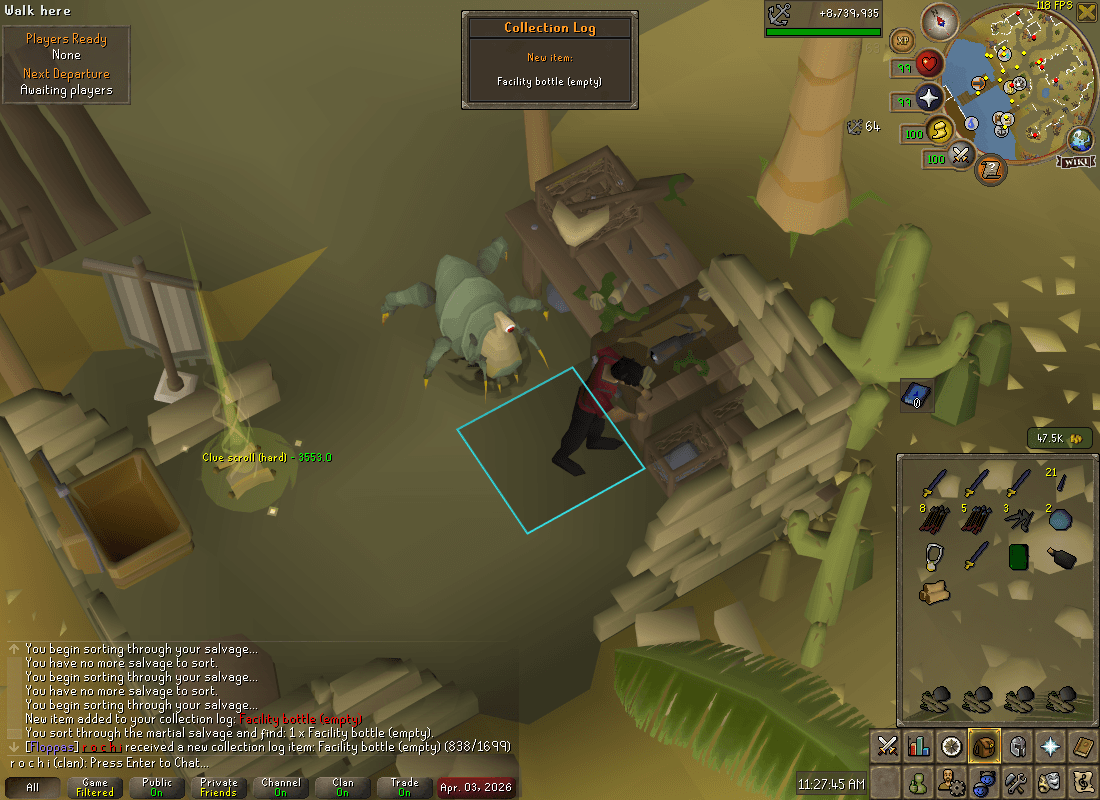Switch to the Skills tab
Viewport: 1100px width, 800px height.
point(919,746)
